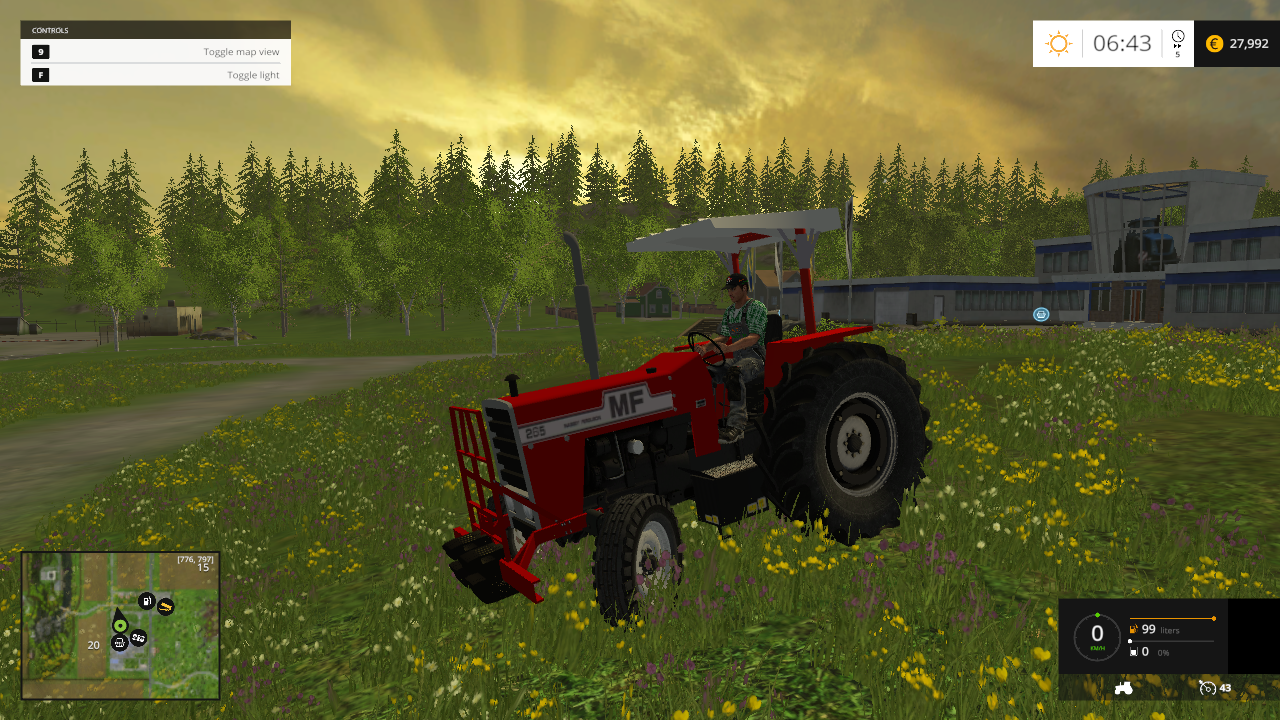Click the cruise control icon showing 43

[1208, 688]
